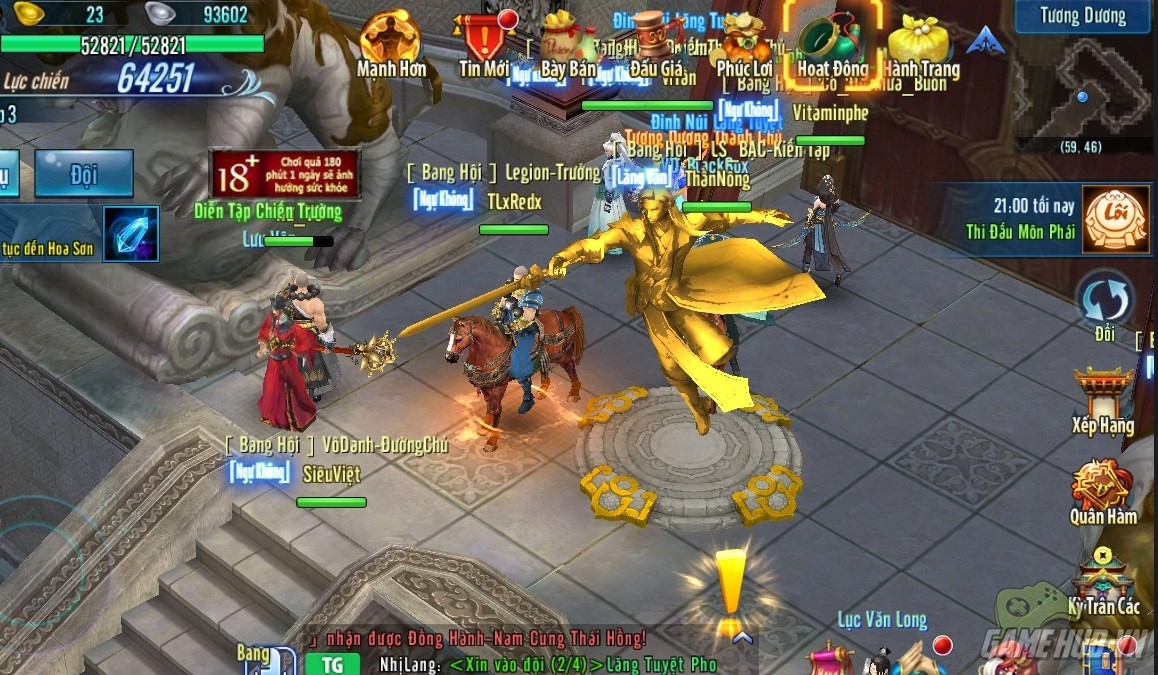Collapse the top menu with the arrow

click(x=985, y=41)
